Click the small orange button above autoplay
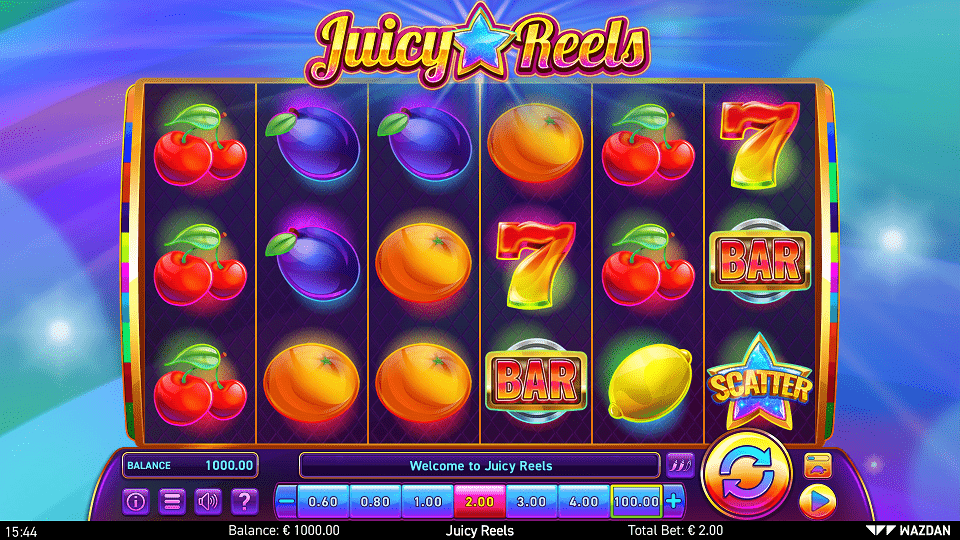Image resolution: width=960 pixels, height=540 pixels. point(818,465)
